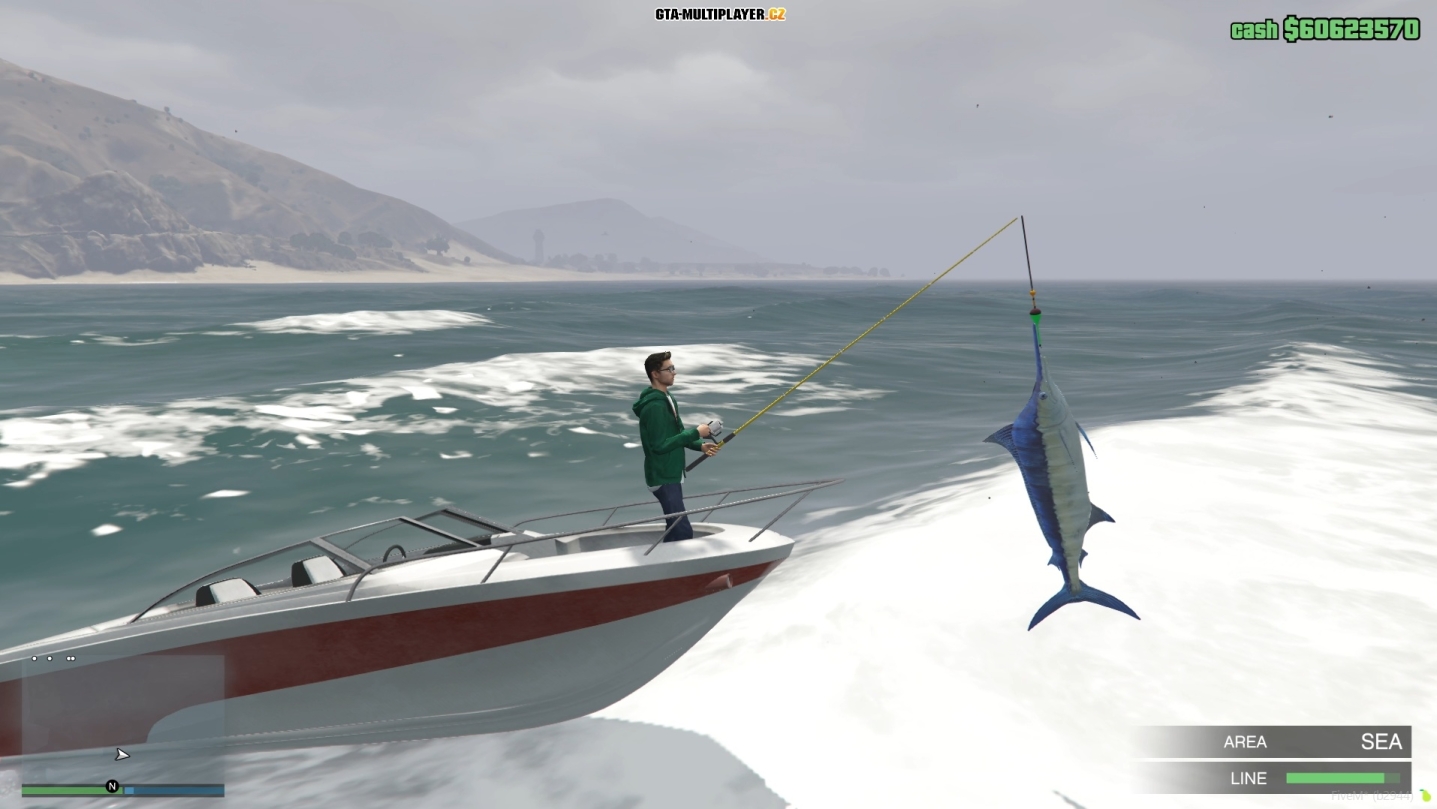This screenshot has height=809, width=1437.
Task: Click the paired white dots above the minimap
Action: pyautogui.click(x=70, y=658)
